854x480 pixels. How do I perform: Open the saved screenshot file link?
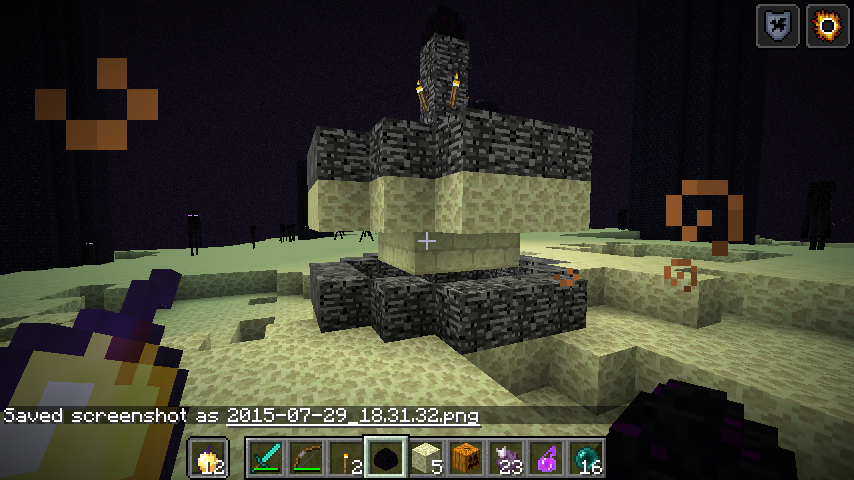[353, 415]
